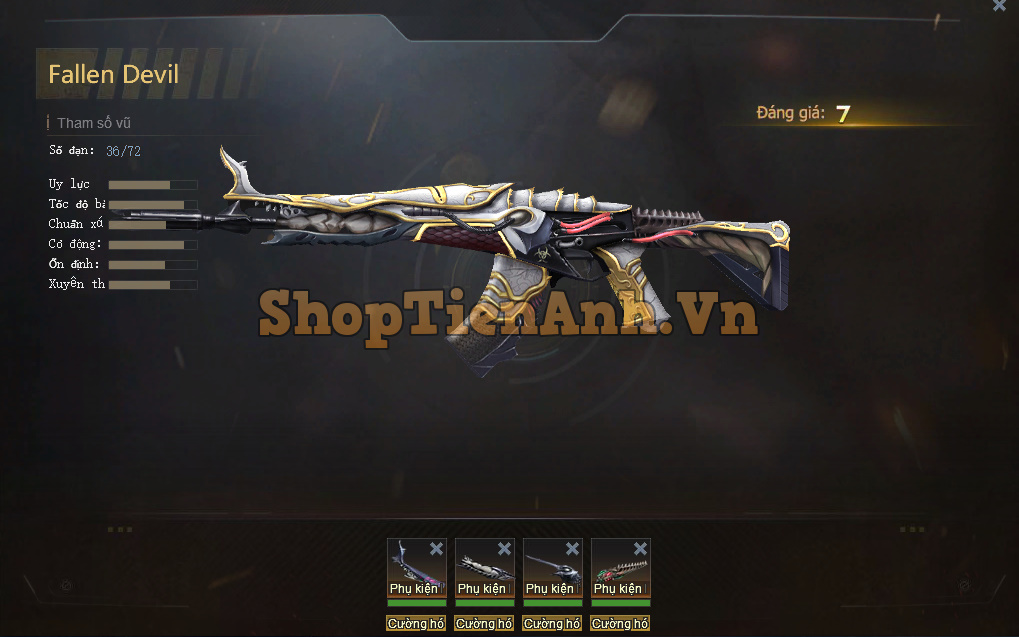Click Cường hóa under the purple stock accessory

pos(416,624)
